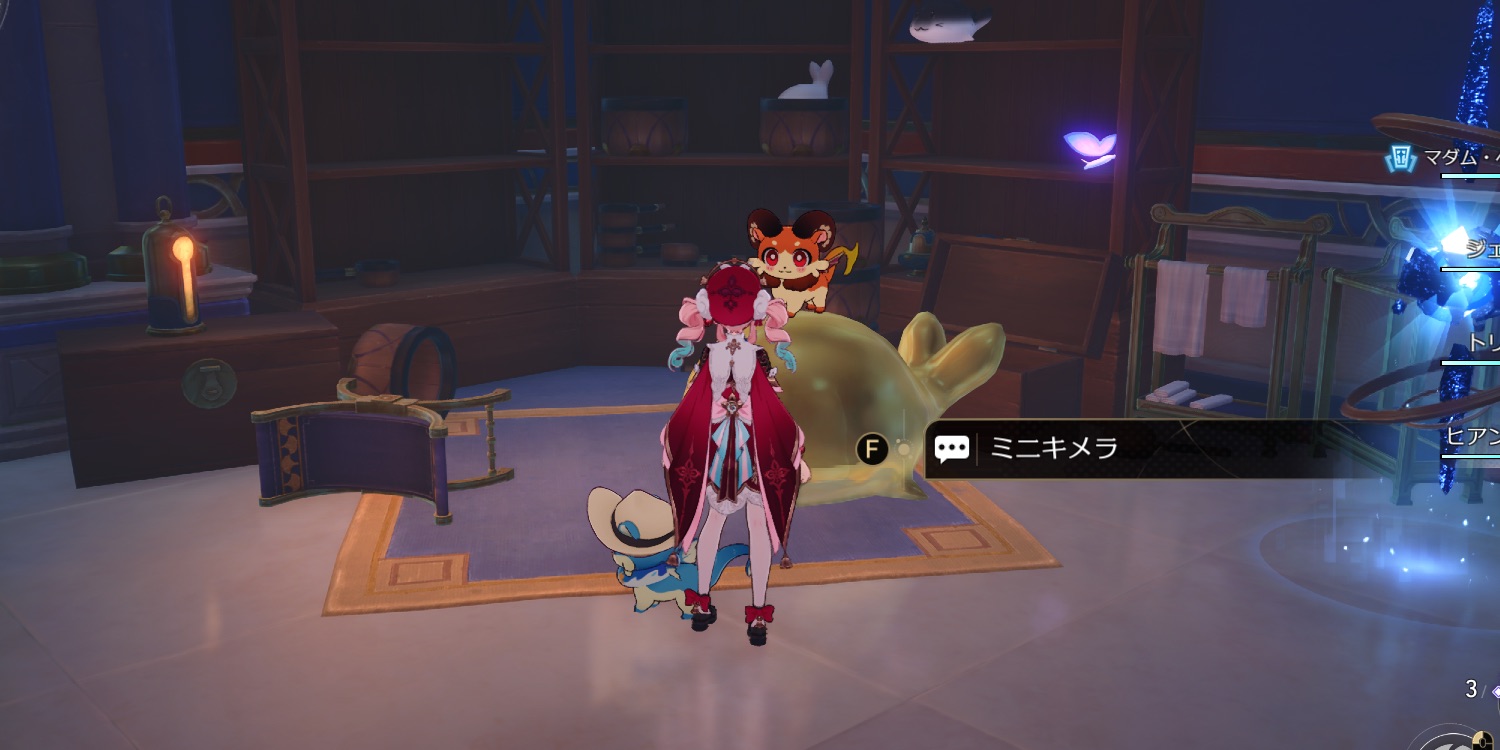Click the mouse controls icon in the corner
Viewport: 1500px width, 750px height.
(x=1483, y=740)
